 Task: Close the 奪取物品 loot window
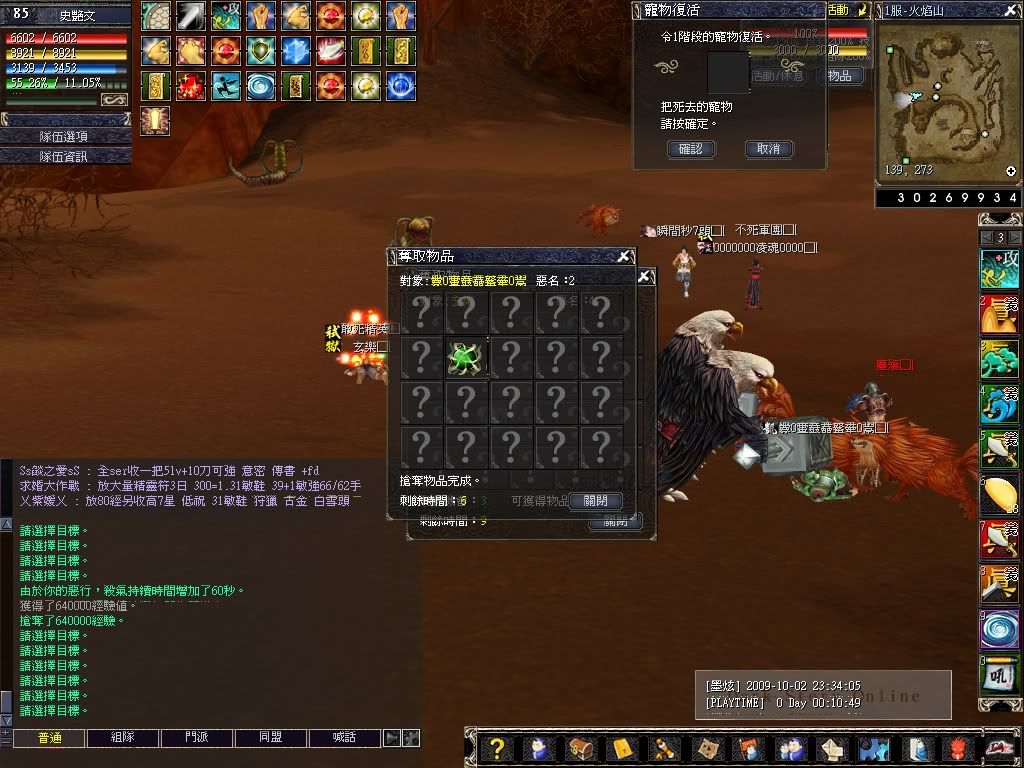(x=624, y=256)
